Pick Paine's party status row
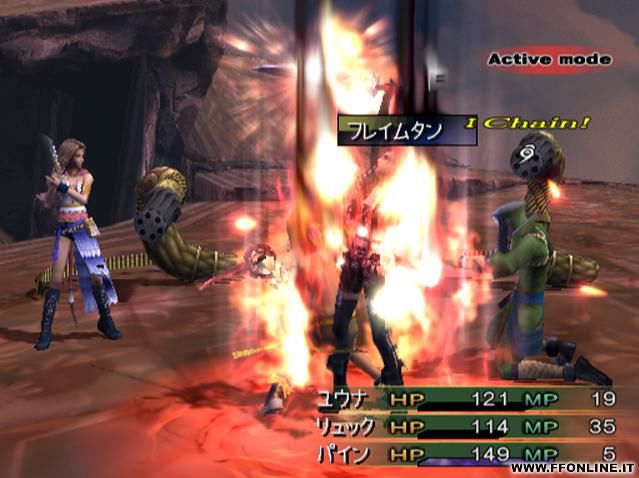Screen dimensions: 639x478 [x=468, y=452]
